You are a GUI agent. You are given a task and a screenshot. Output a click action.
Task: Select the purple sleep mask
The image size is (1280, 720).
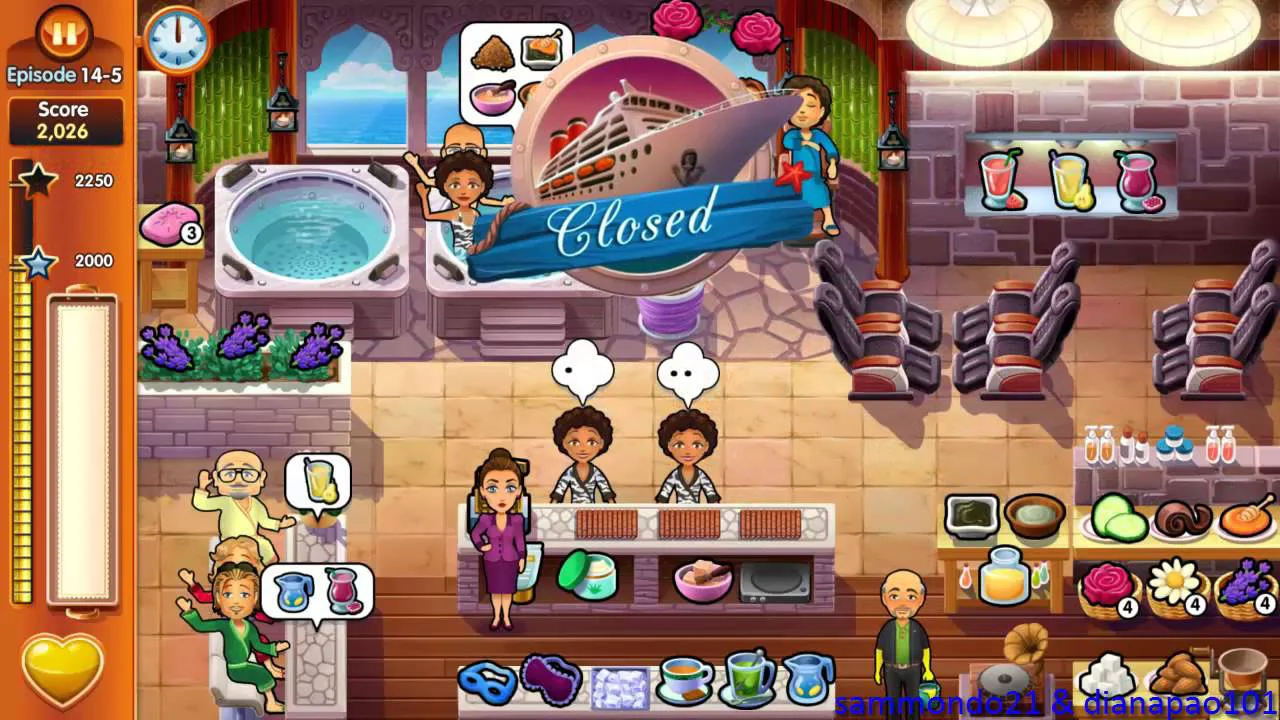pyautogui.click(x=551, y=680)
